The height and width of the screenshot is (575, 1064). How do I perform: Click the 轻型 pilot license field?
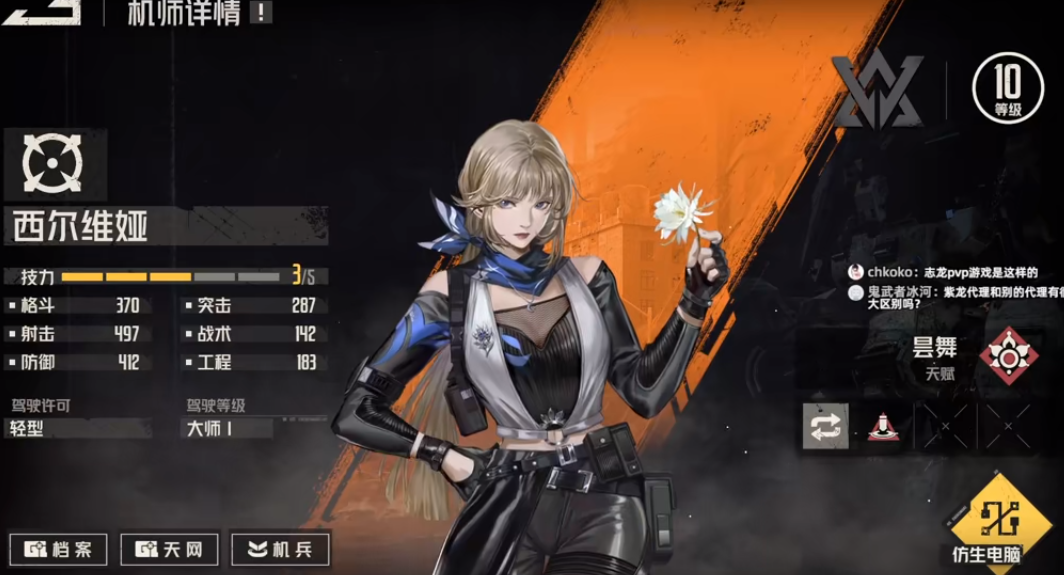click(78, 429)
